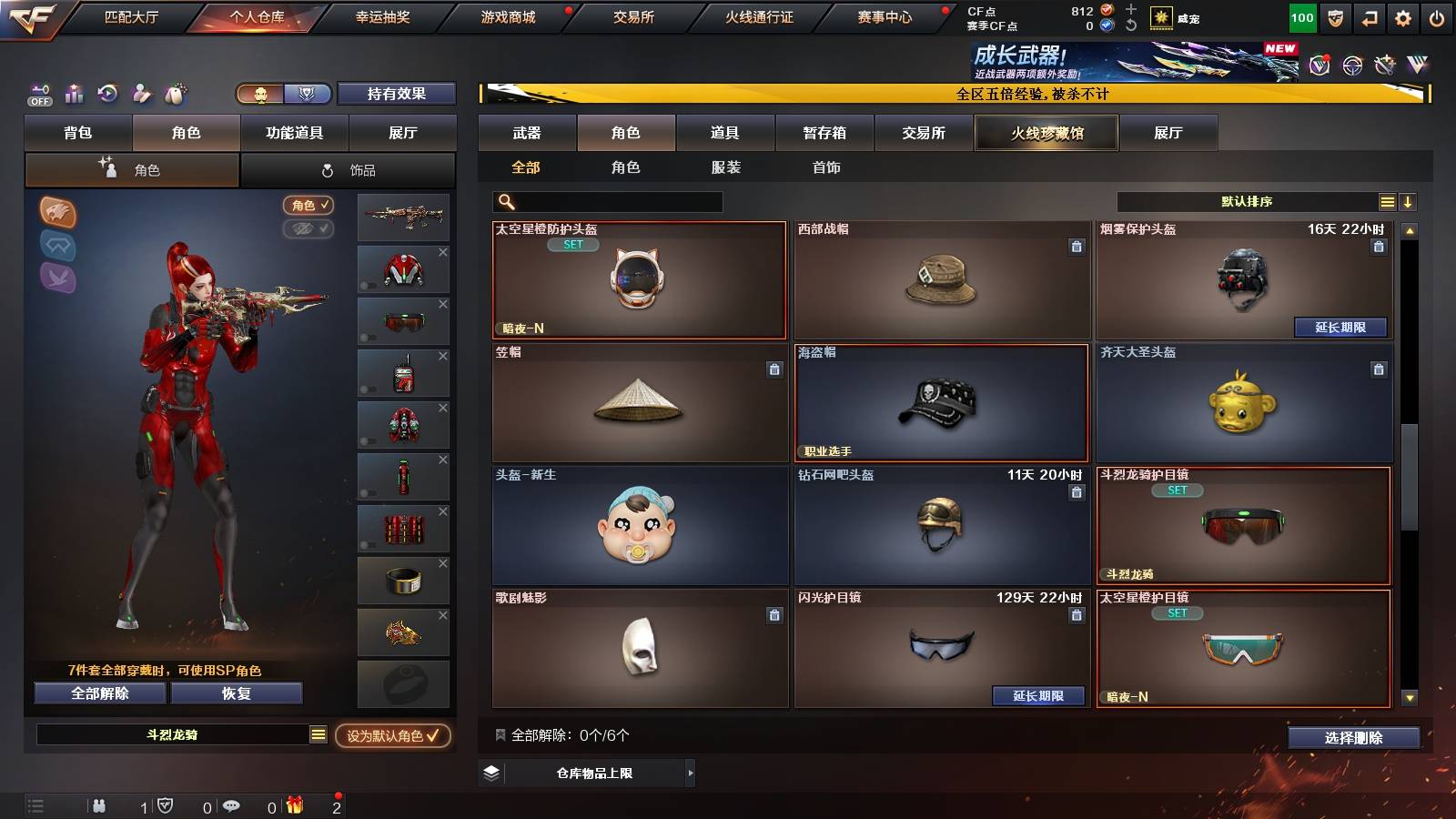This screenshot has height=819, width=1456.
Task: Toggle the 角色 checkmark above the rifle thumbnail
Action: 309,206
